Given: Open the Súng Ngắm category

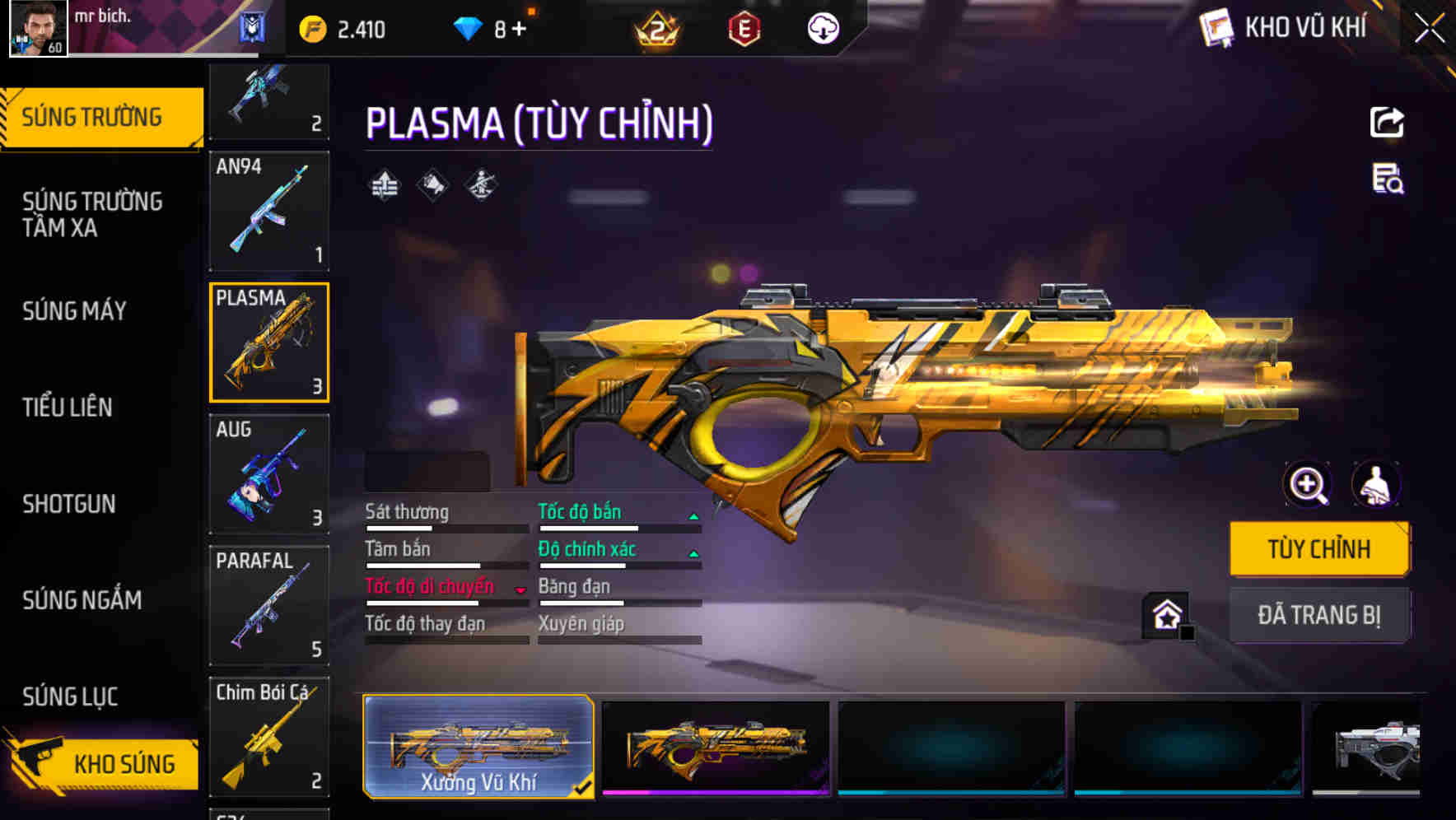Looking at the screenshot, I should click(x=82, y=600).
